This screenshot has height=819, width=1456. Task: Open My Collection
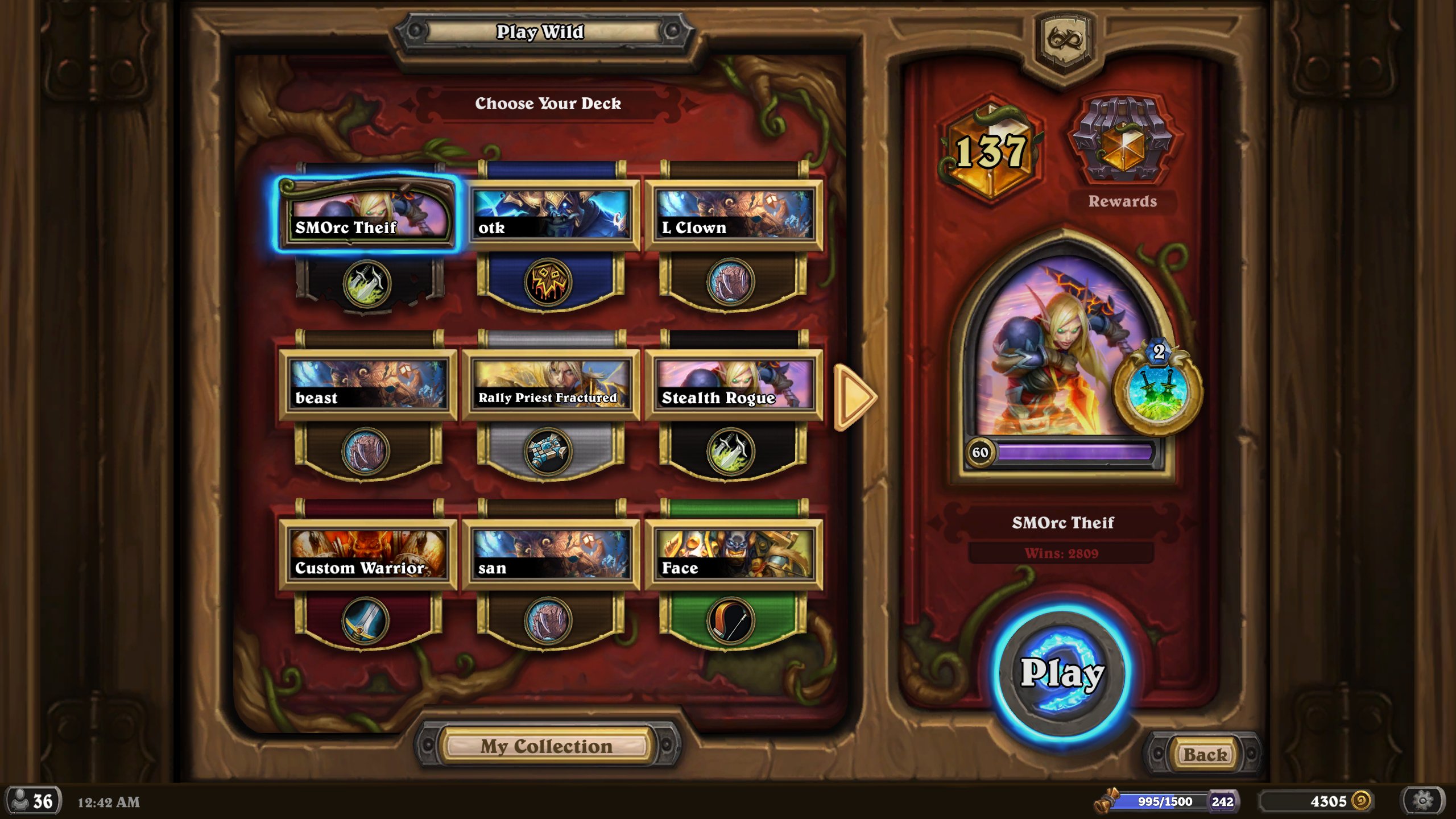point(546,746)
